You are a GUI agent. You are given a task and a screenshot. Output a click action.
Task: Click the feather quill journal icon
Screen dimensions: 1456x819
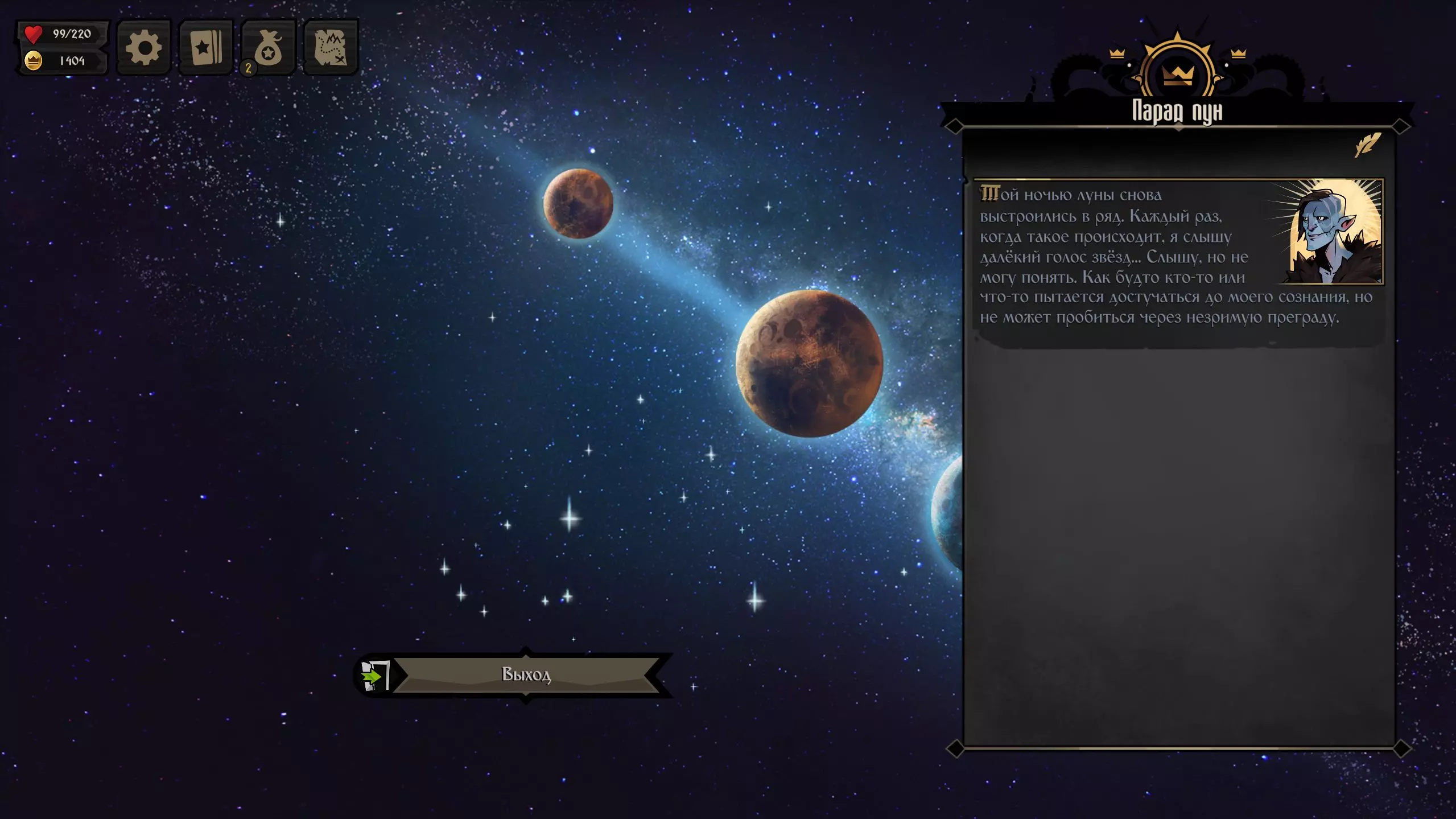point(1367,145)
